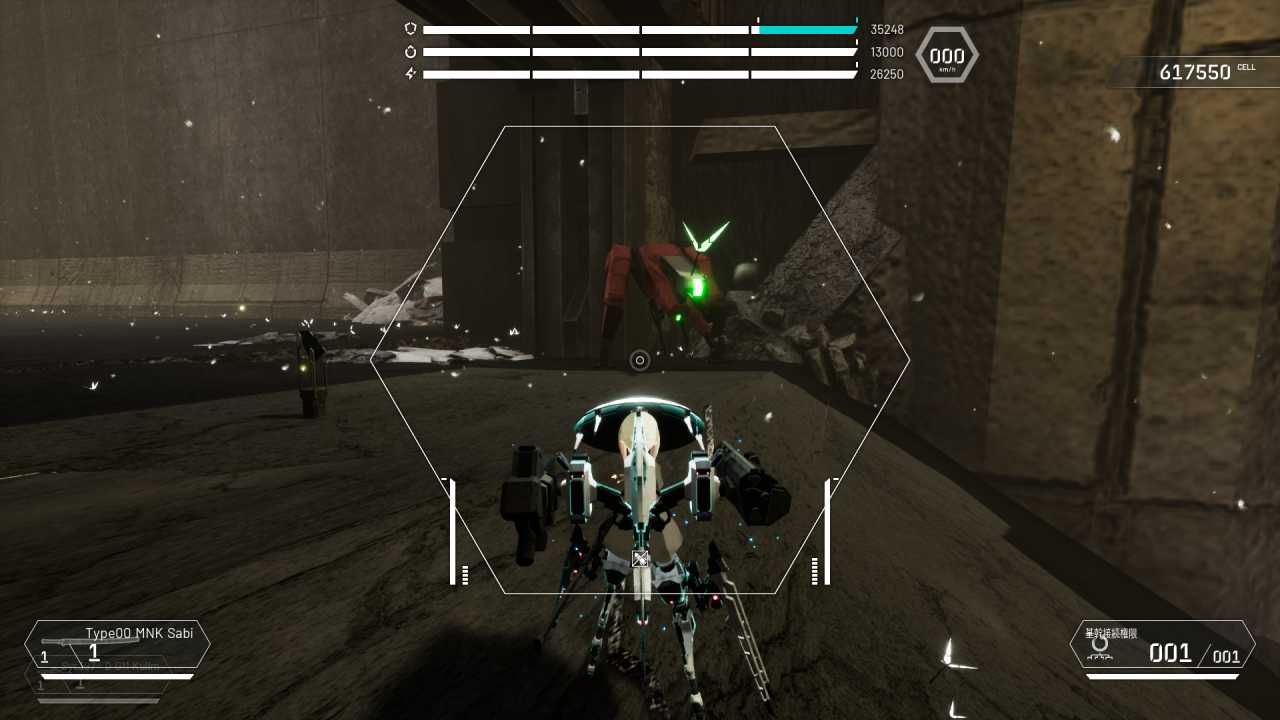The width and height of the screenshot is (1280, 720).
Task: Activate the 星幹接続権限 item slot
Action: [x=1162, y=645]
